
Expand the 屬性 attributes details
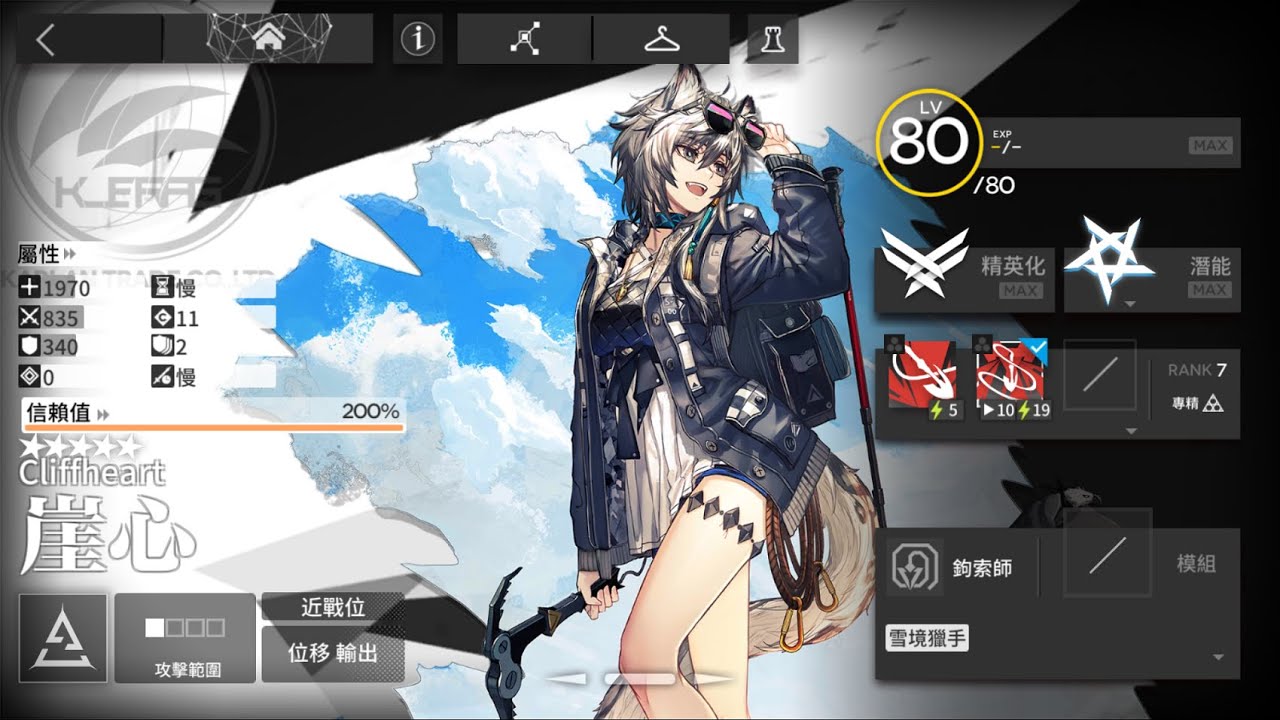(62, 255)
